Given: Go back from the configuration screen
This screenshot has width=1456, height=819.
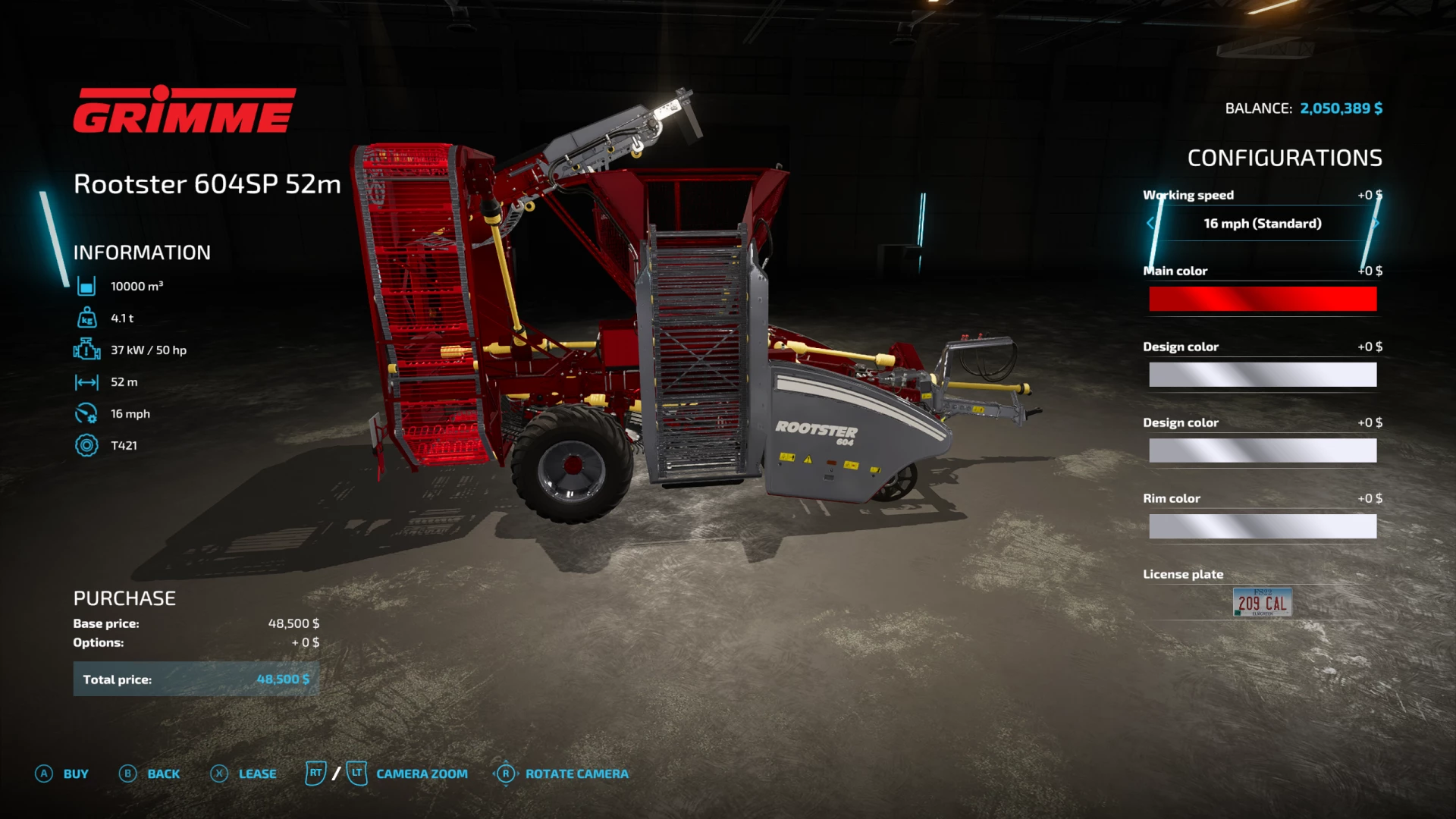Looking at the screenshot, I should pos(150,773).
